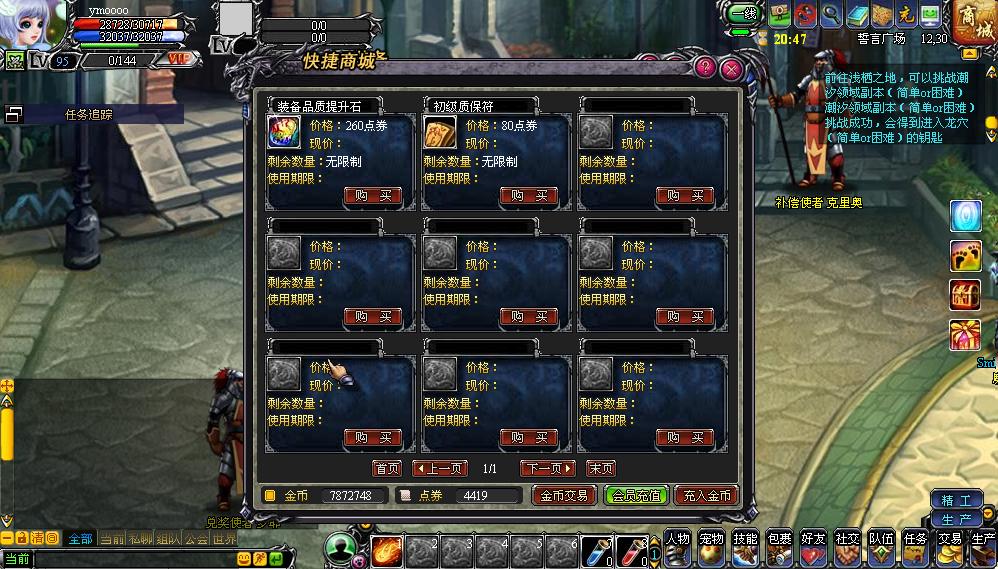Open the 人物 character panel
Screen dimensions: 998x569
[678, 544]
